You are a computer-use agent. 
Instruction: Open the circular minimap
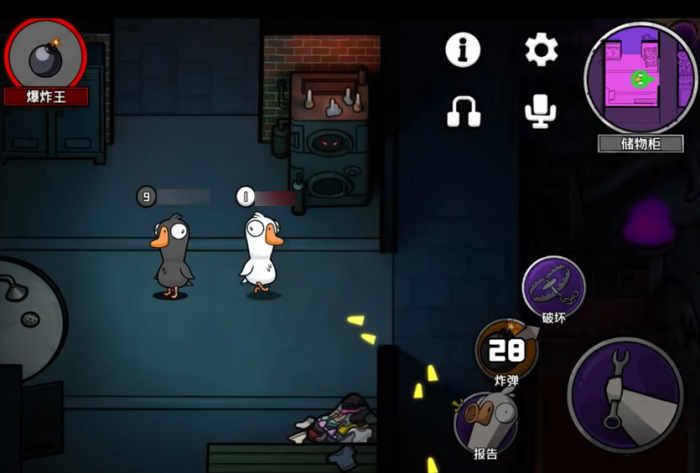click(641, 78)
